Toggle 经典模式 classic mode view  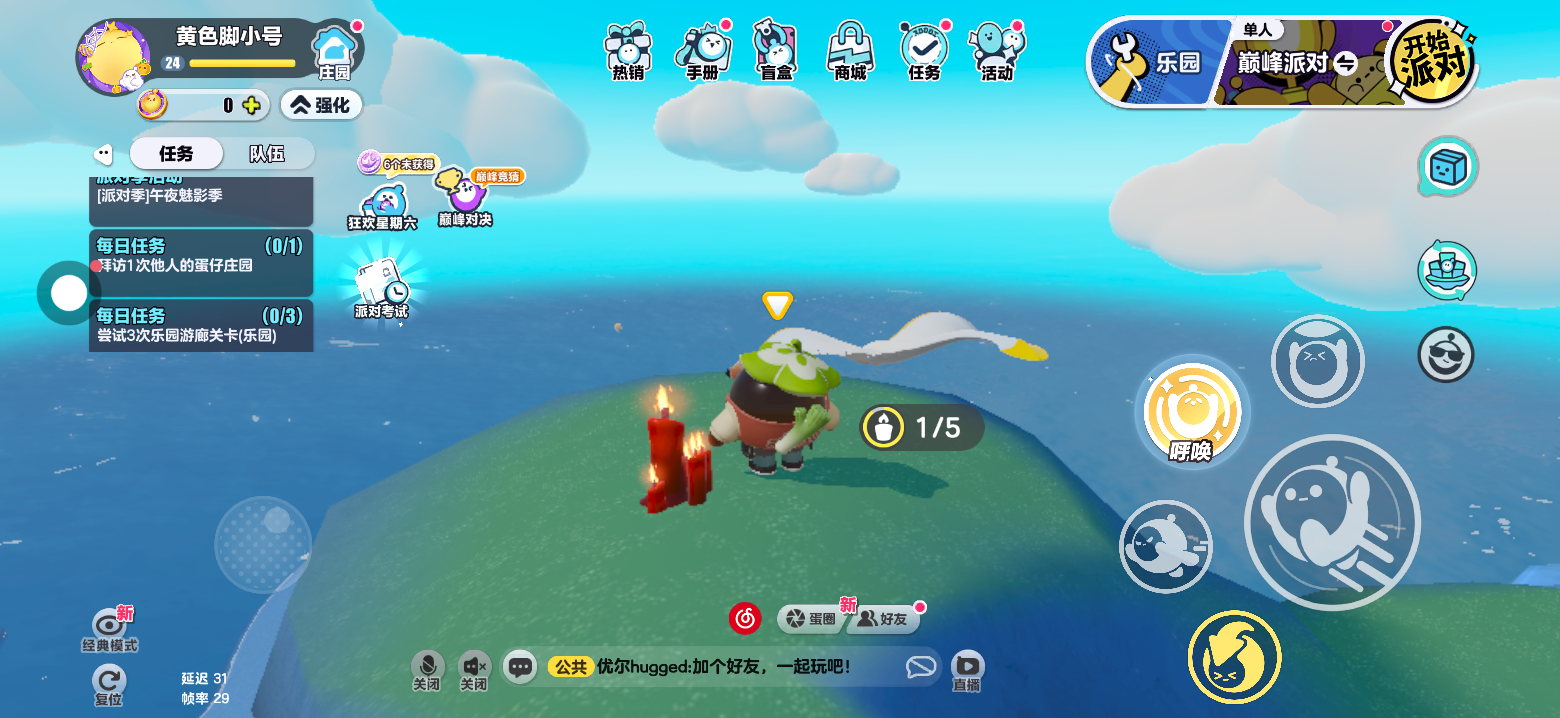tap(109, 628)
